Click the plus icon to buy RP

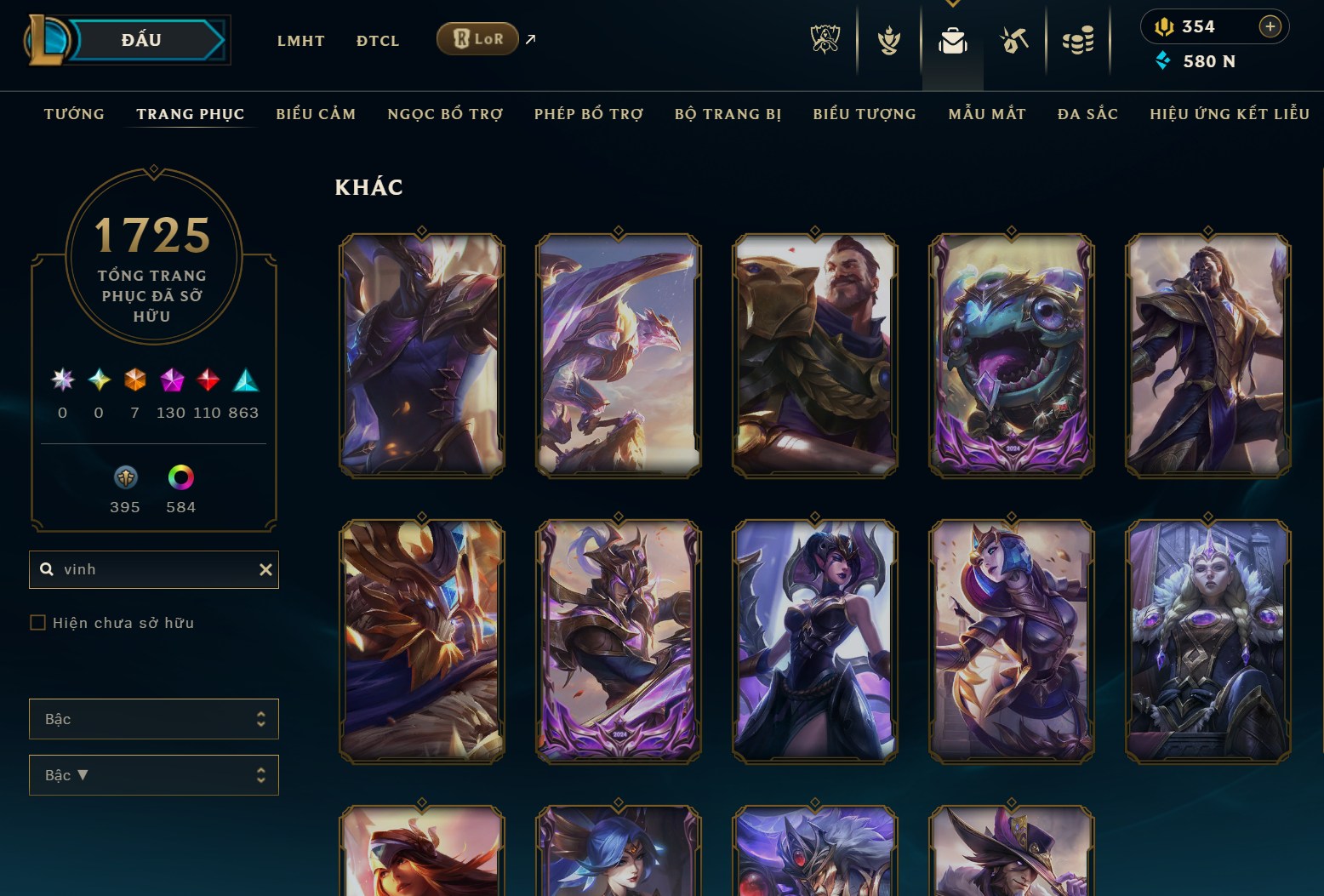[x=1271, y=26]
